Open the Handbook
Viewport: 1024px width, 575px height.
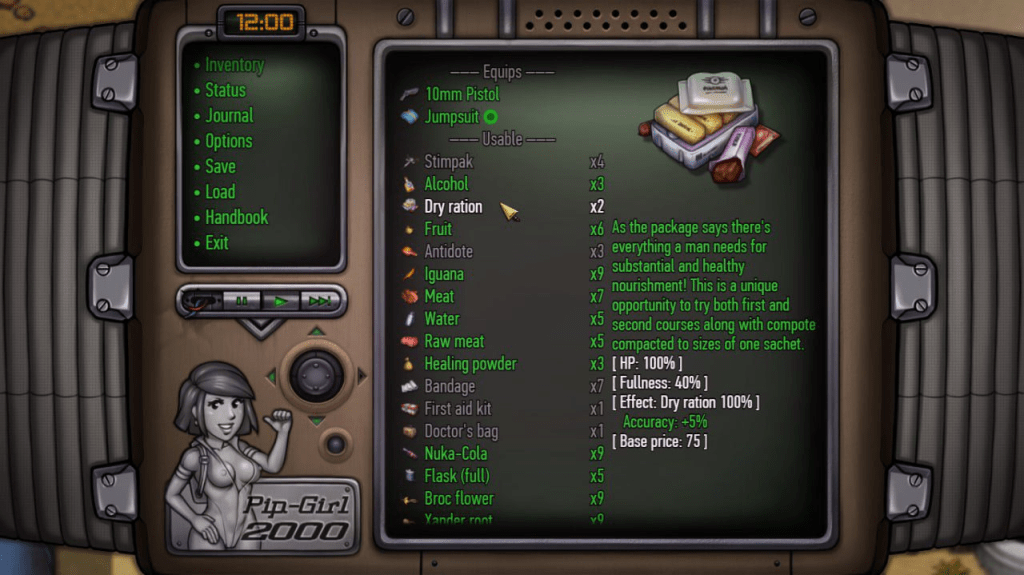(x=236, y=217)
